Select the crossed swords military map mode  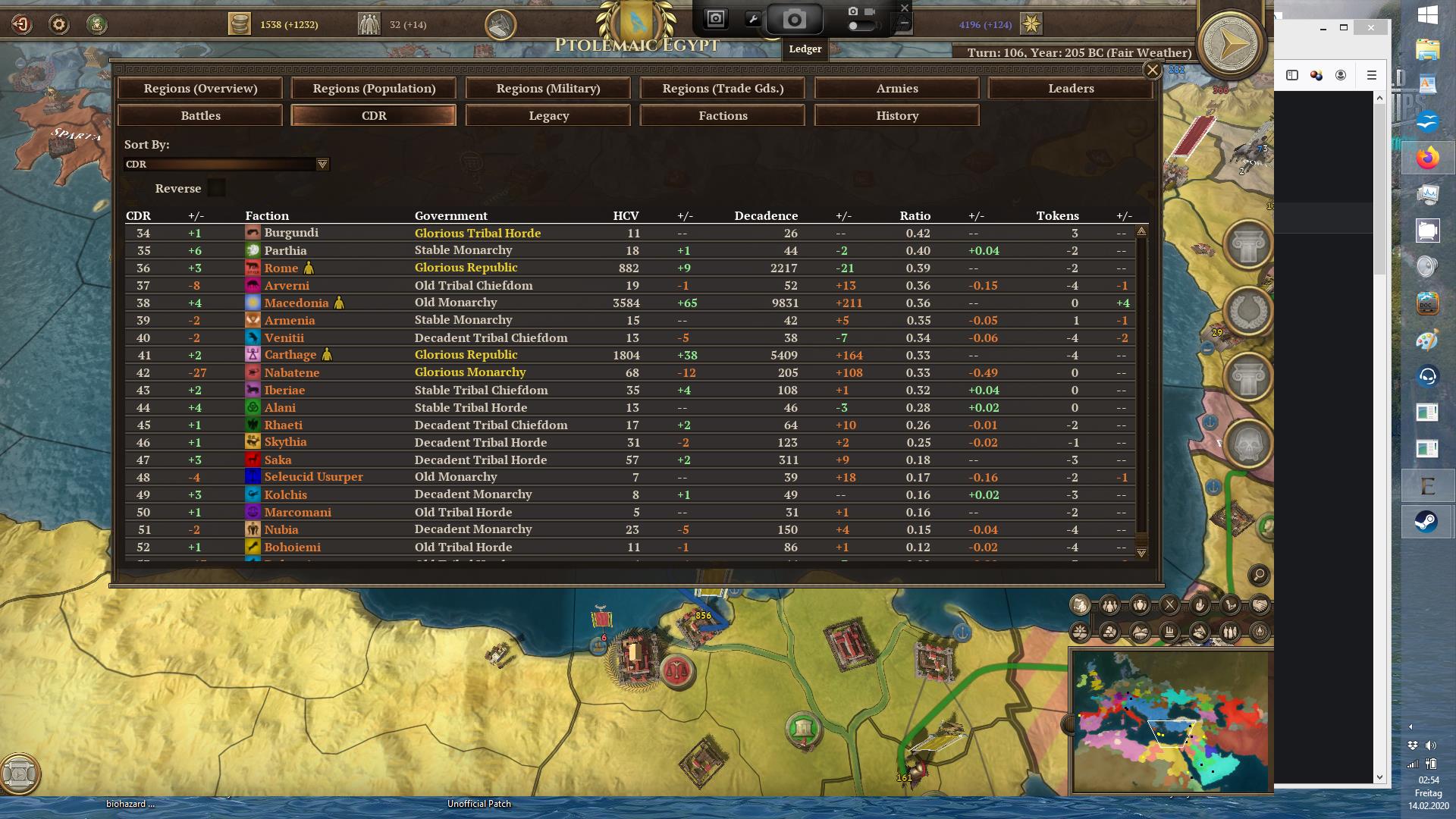1171,605
